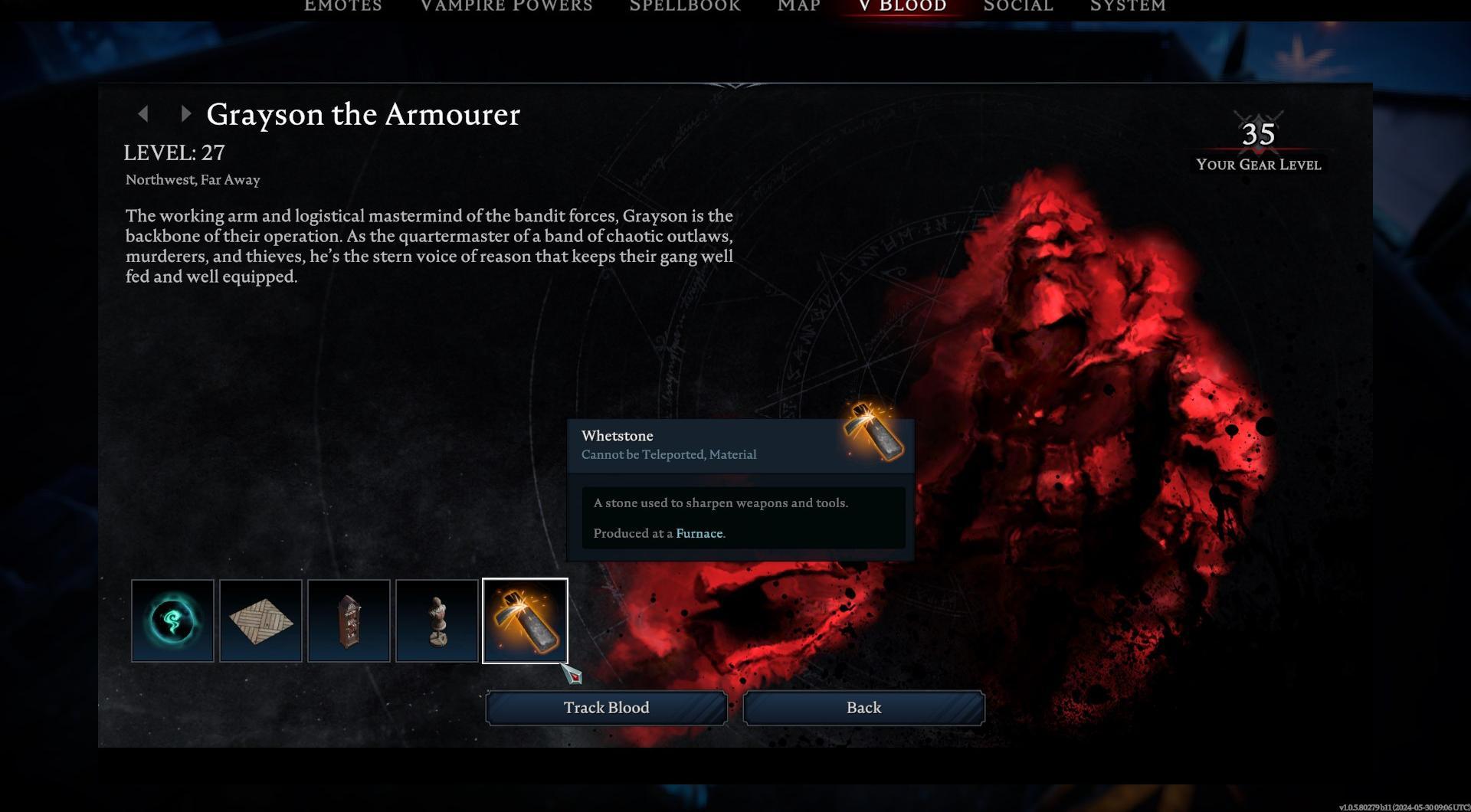Show the previous V Blood boss
Viewport: 1471px width, 812px height.
tap(143, 114)
